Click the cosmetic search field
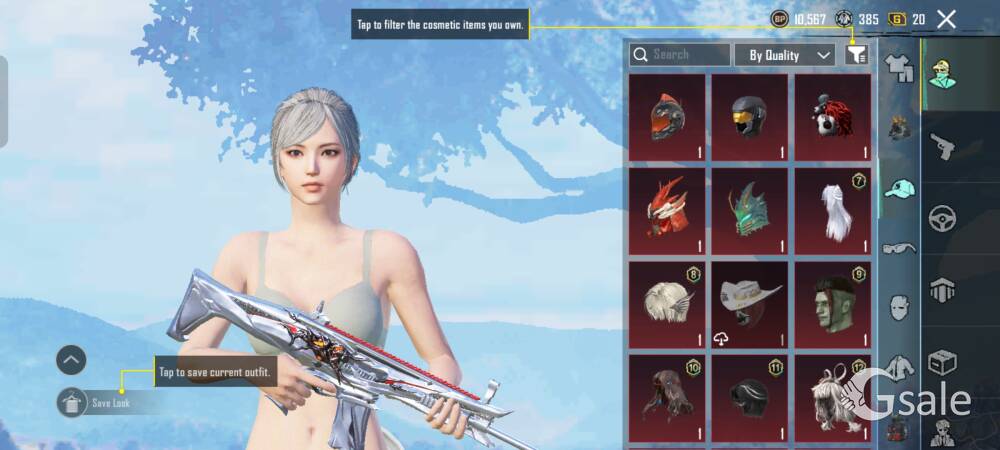Viewport: 1000px width, 450px height. (680, 55)
